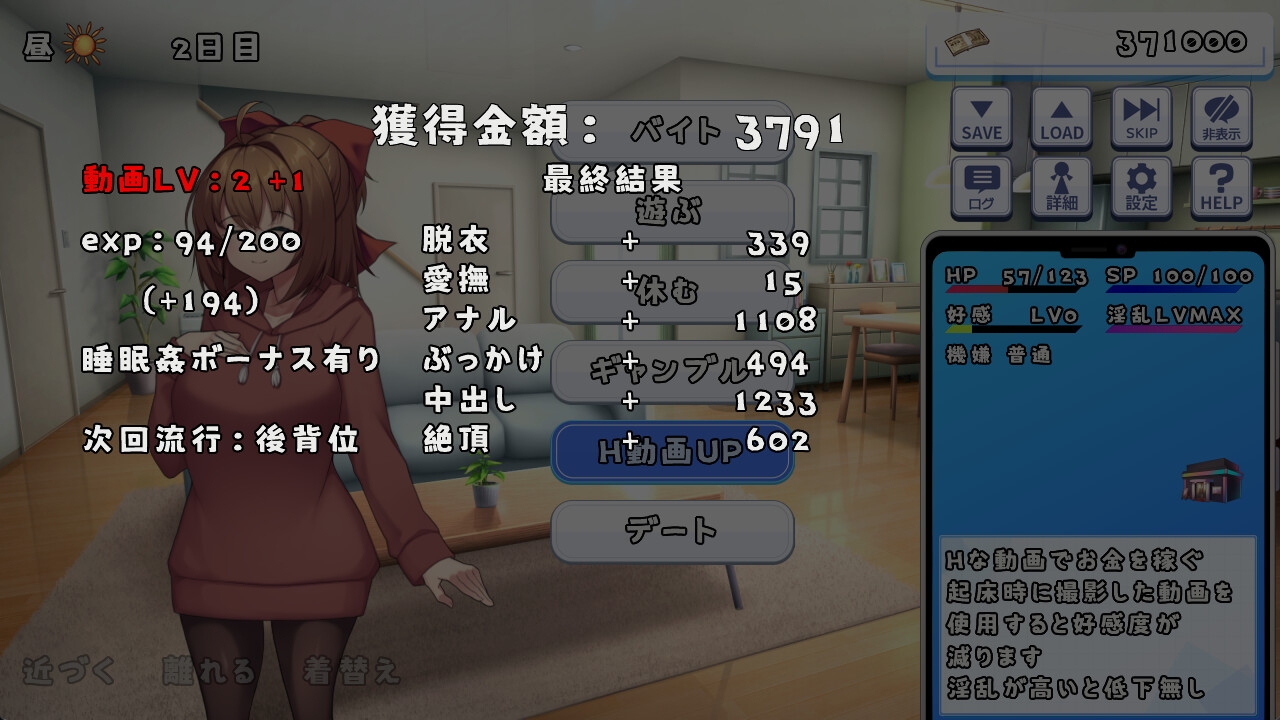Open the 設定 settings gear icon
1280x720 pixels.
click(x=1140, y=184)
